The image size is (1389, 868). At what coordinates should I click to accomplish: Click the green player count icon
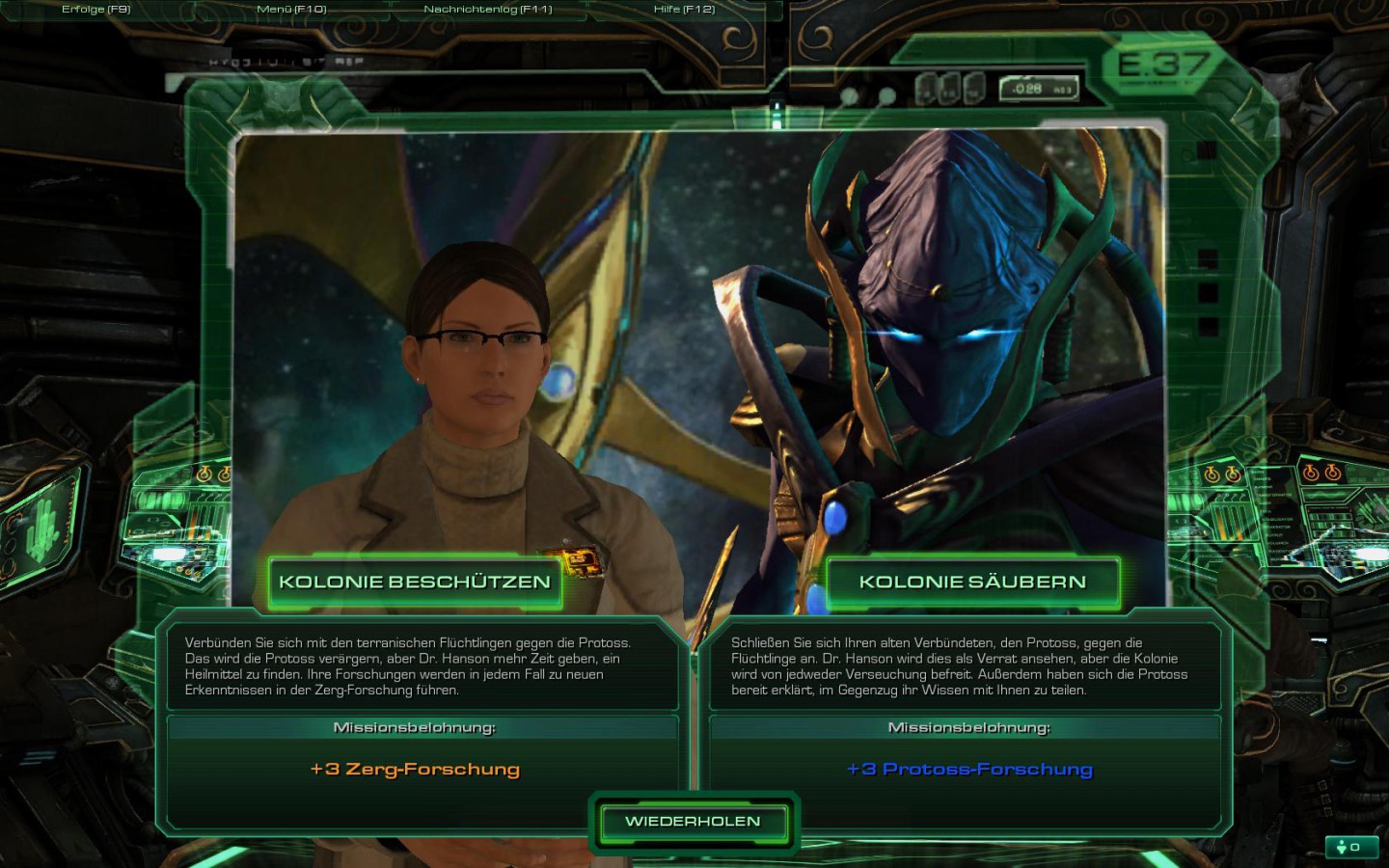(x=1348, y=847)
